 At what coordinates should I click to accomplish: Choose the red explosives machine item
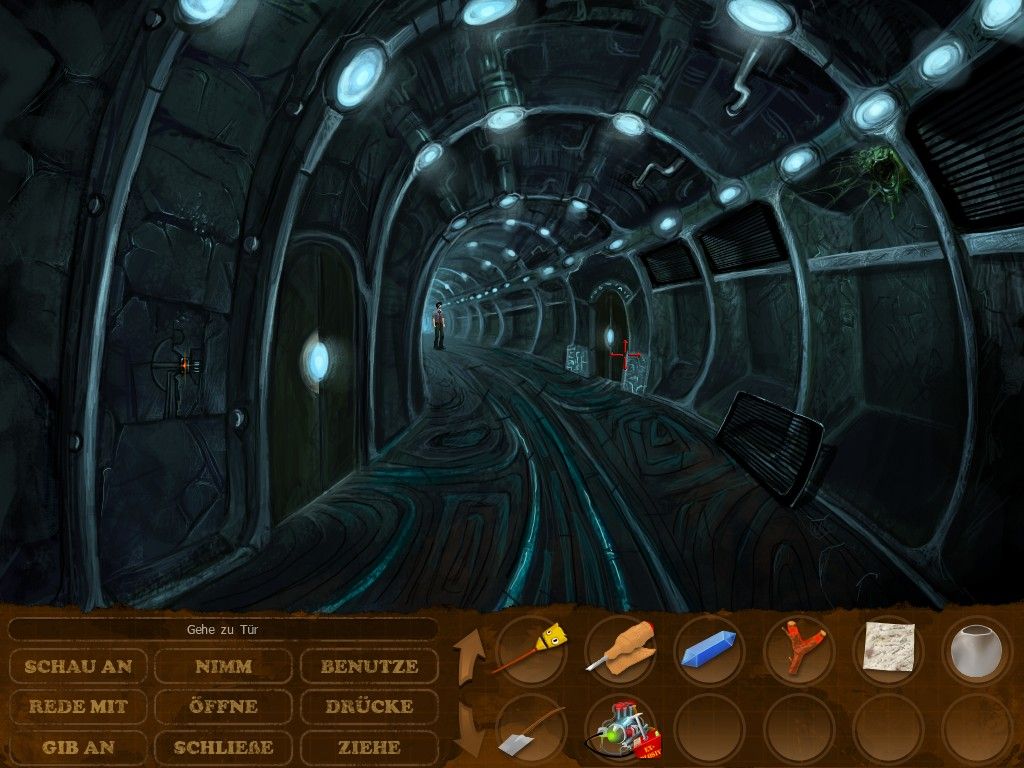(620, 731)
